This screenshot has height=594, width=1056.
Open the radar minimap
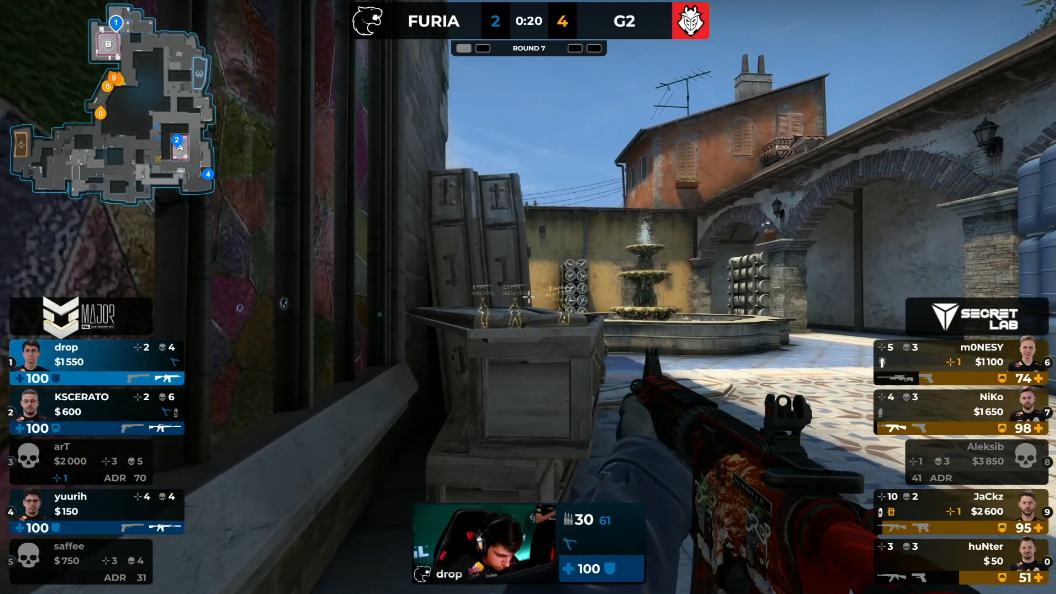112,105
